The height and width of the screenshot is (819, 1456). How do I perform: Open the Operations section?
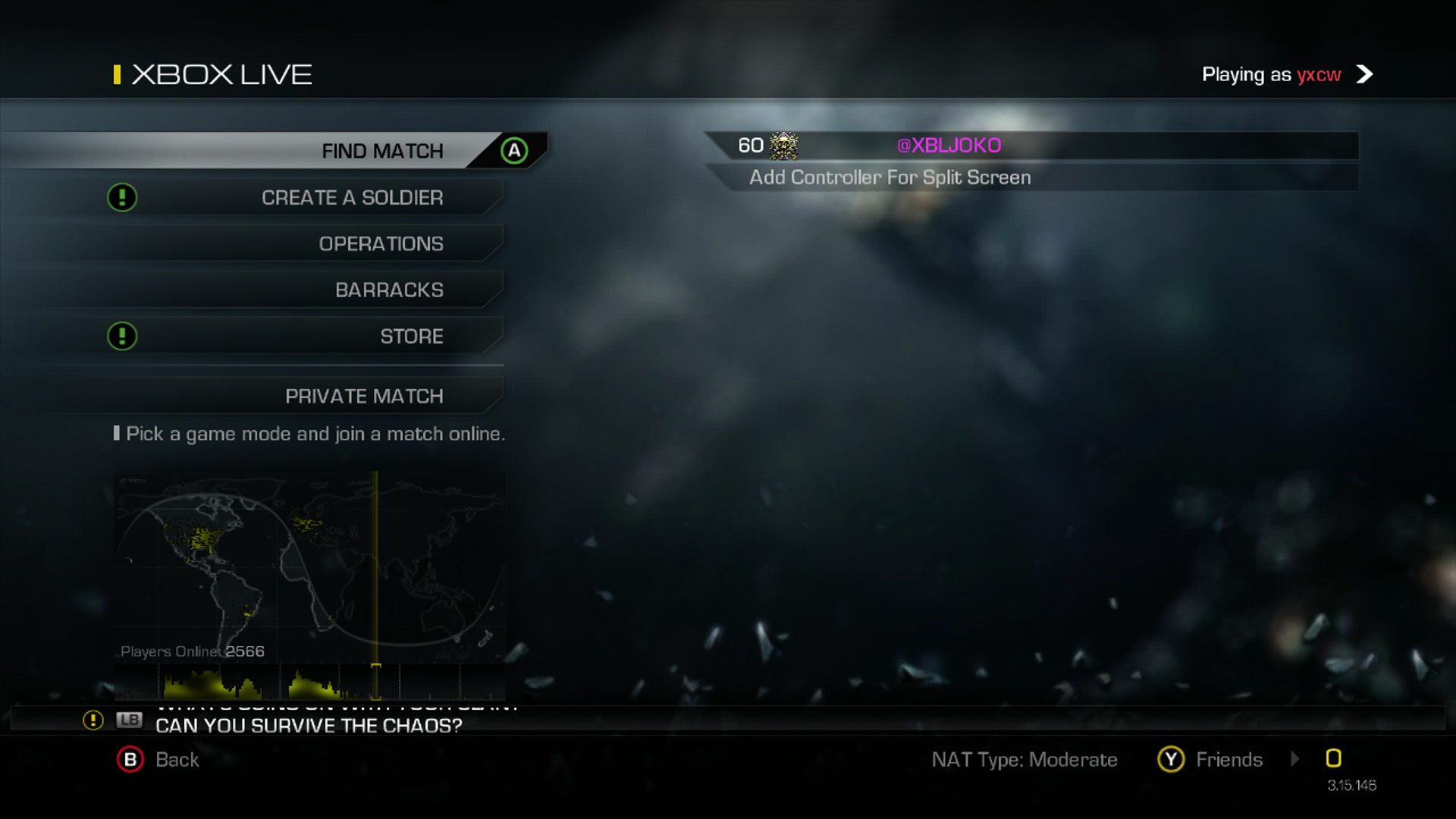[x=381, y=243]
